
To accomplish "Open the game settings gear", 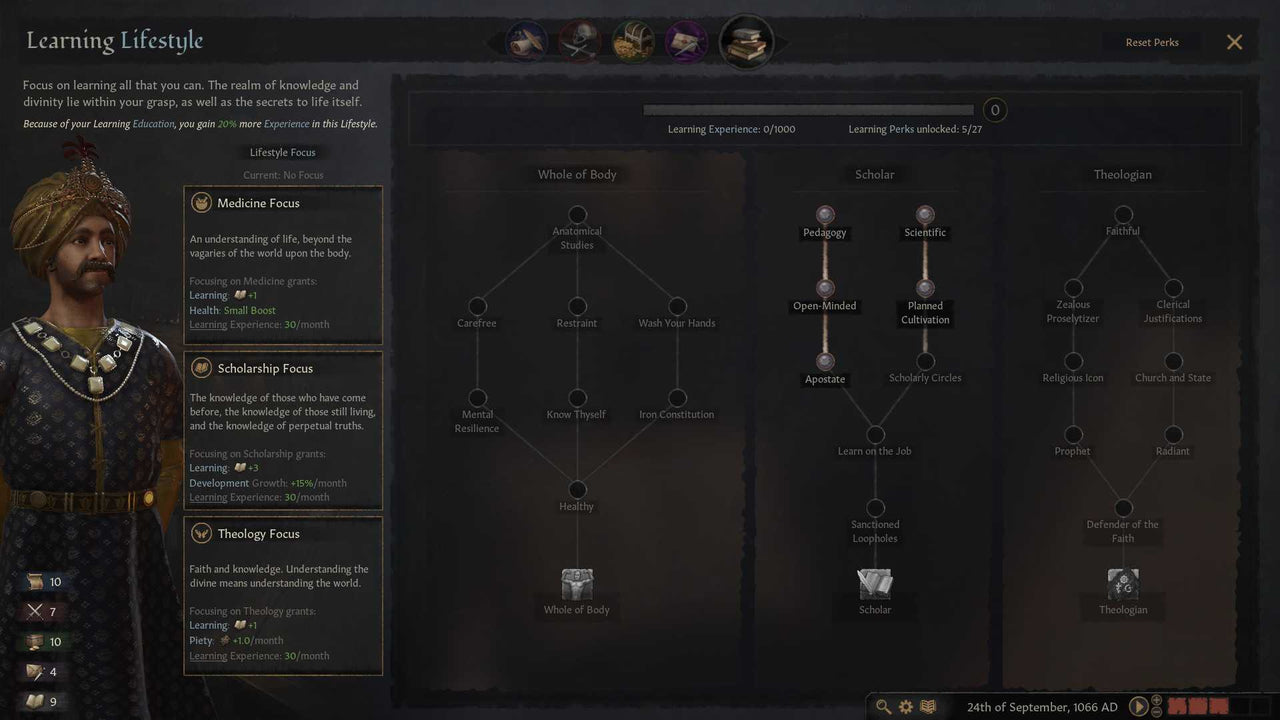I will pos(905,706).
